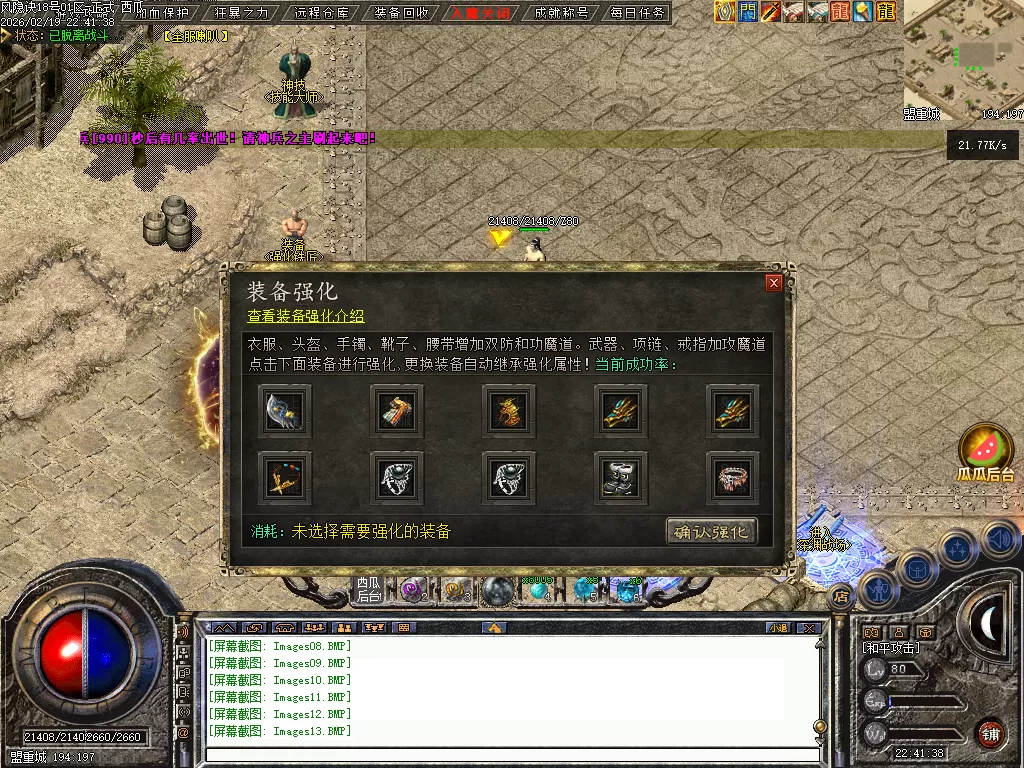Select the weapon blade equipment slot
Screen dimensions: 1024x768
285,409
